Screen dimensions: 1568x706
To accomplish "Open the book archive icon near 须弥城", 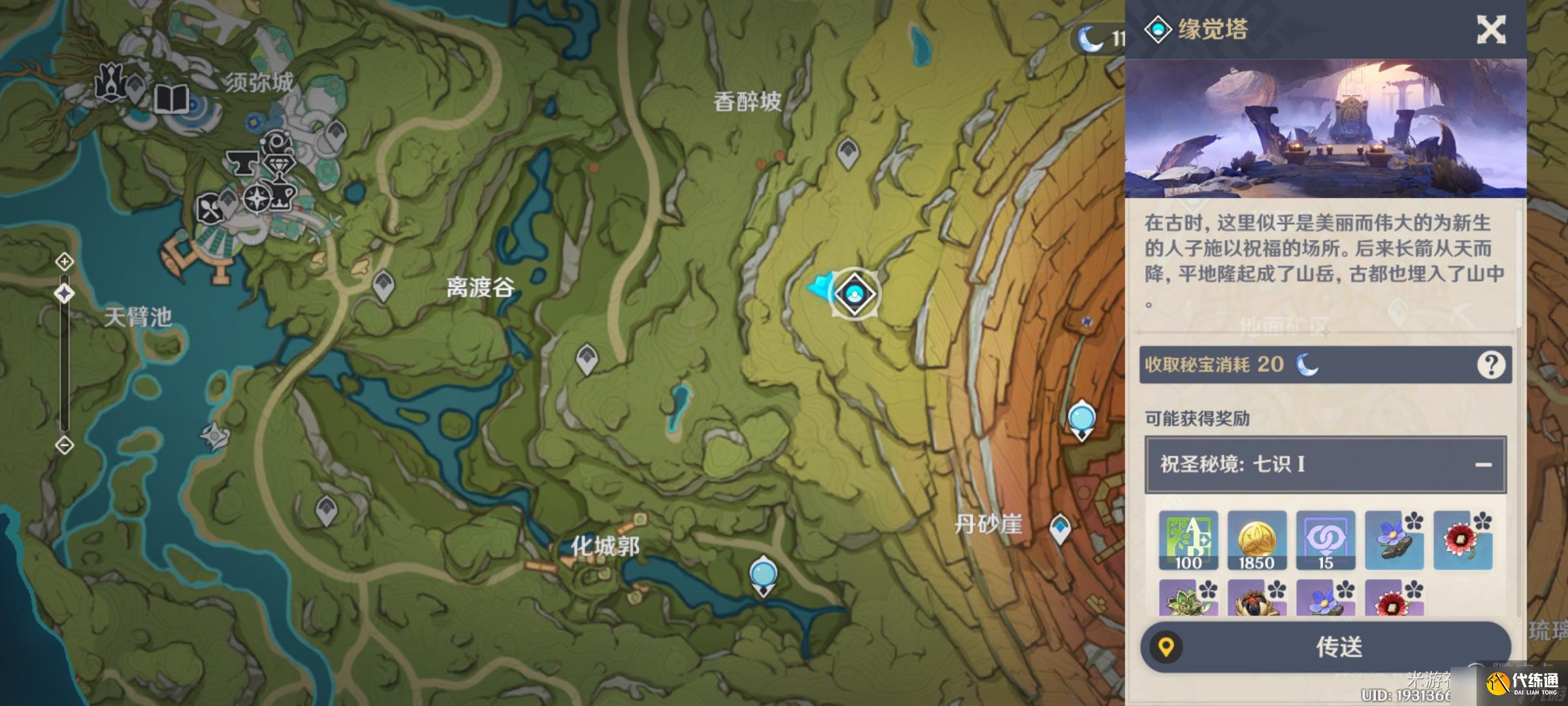I will pyautogui.click(x=171, y=99).
